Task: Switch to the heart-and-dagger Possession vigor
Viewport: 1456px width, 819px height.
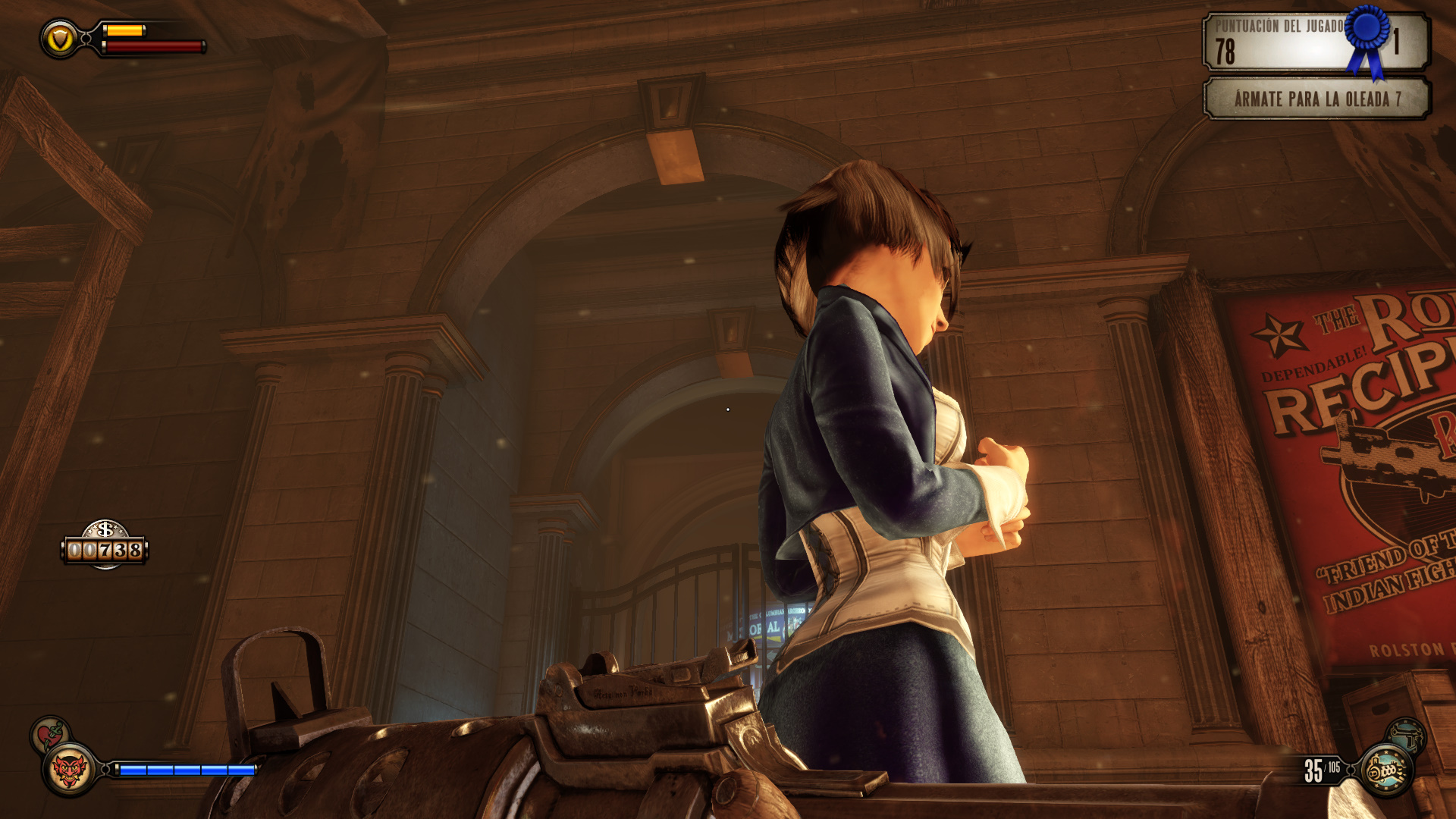Action: (50, 733)
